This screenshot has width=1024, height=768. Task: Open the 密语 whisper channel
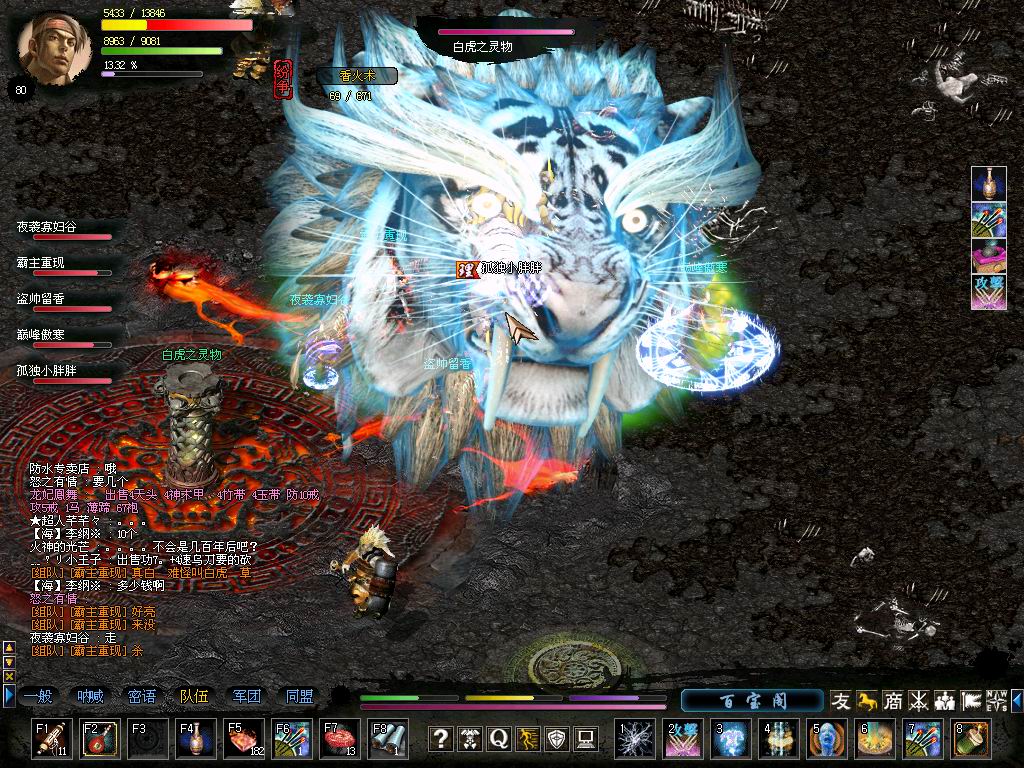click(142, 697)
